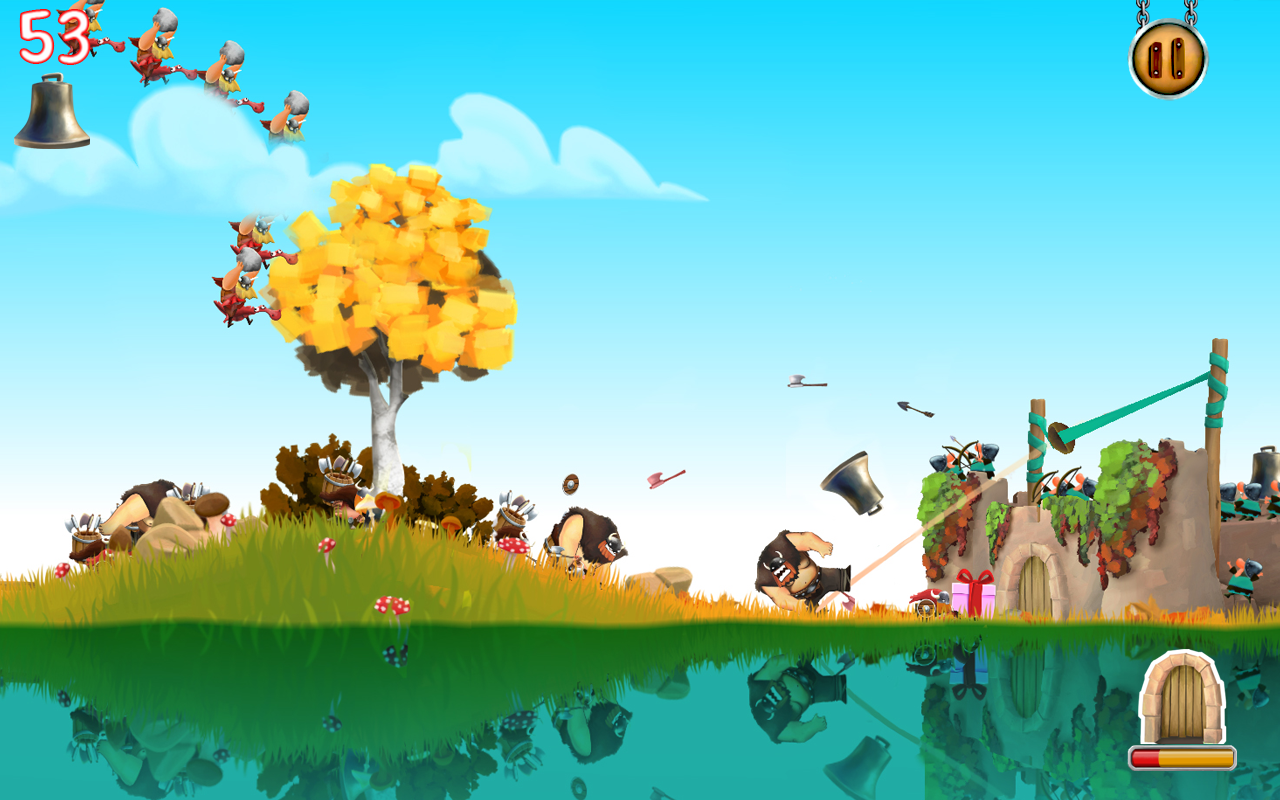Click the yellow-leafed tree

[x=400, y=290]
